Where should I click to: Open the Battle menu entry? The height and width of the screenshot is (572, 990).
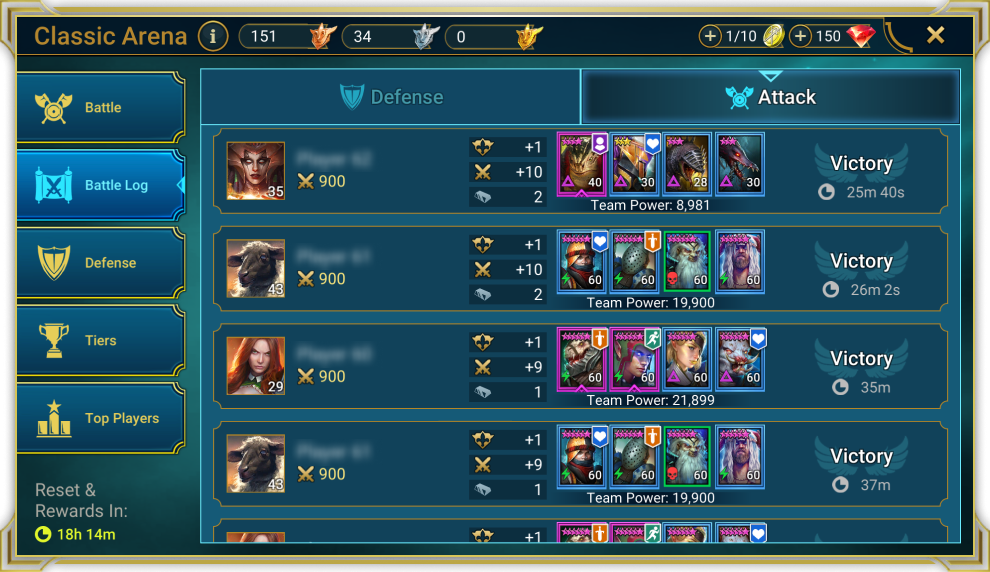point(100,108)
